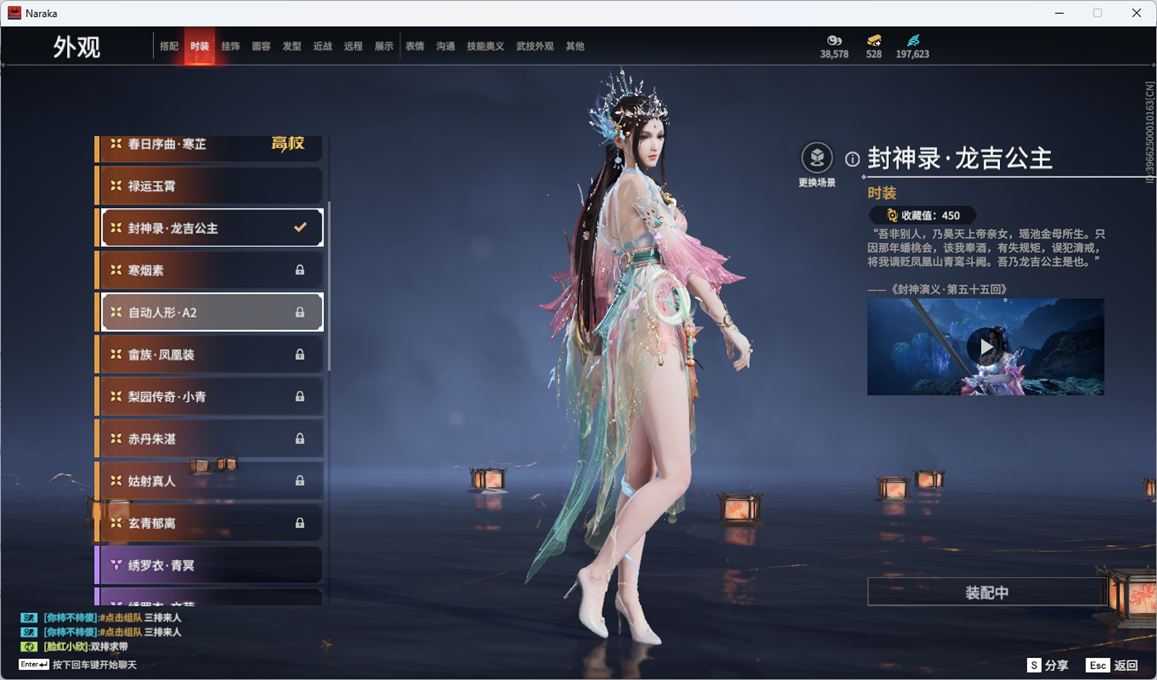Switch to the 搭配 tab
This screenshot has width=1157, height=680.
point(169,46)
